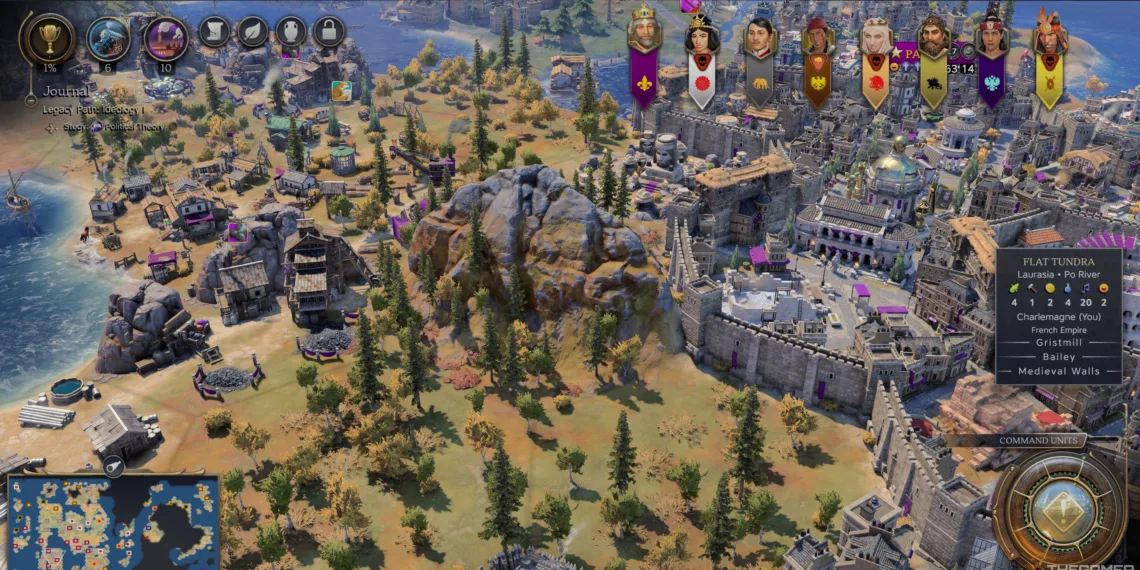Open the vase icon panel
Image resolution: width=1140 pixels, height=570 pixels.
point(291,32)
